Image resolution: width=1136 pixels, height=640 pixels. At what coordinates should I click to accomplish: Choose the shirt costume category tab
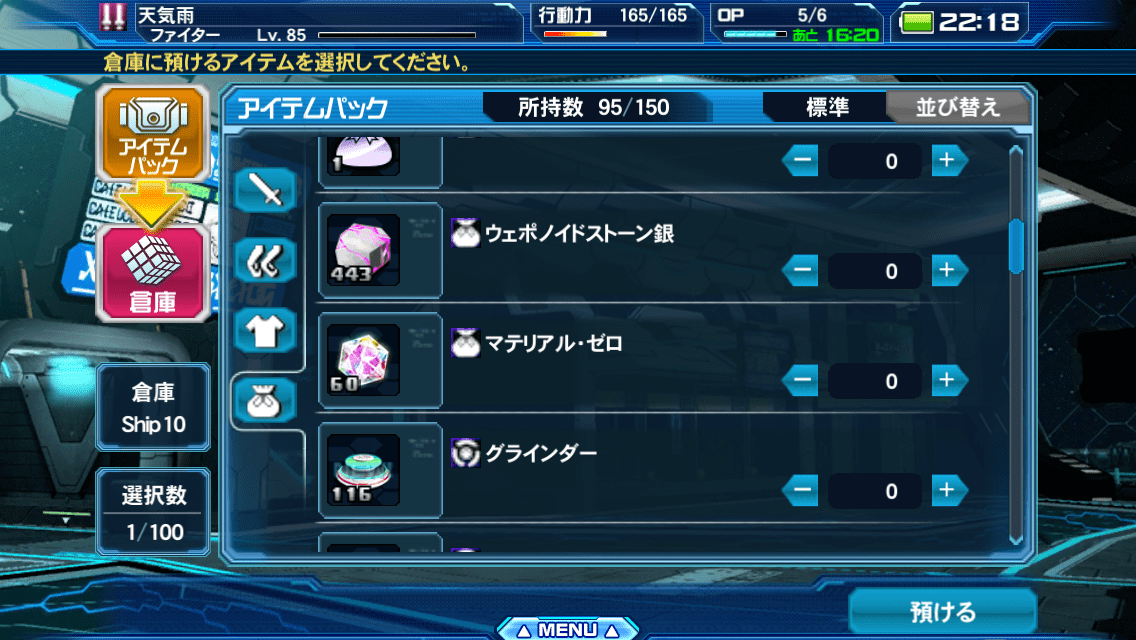click(x=267, y=329)
